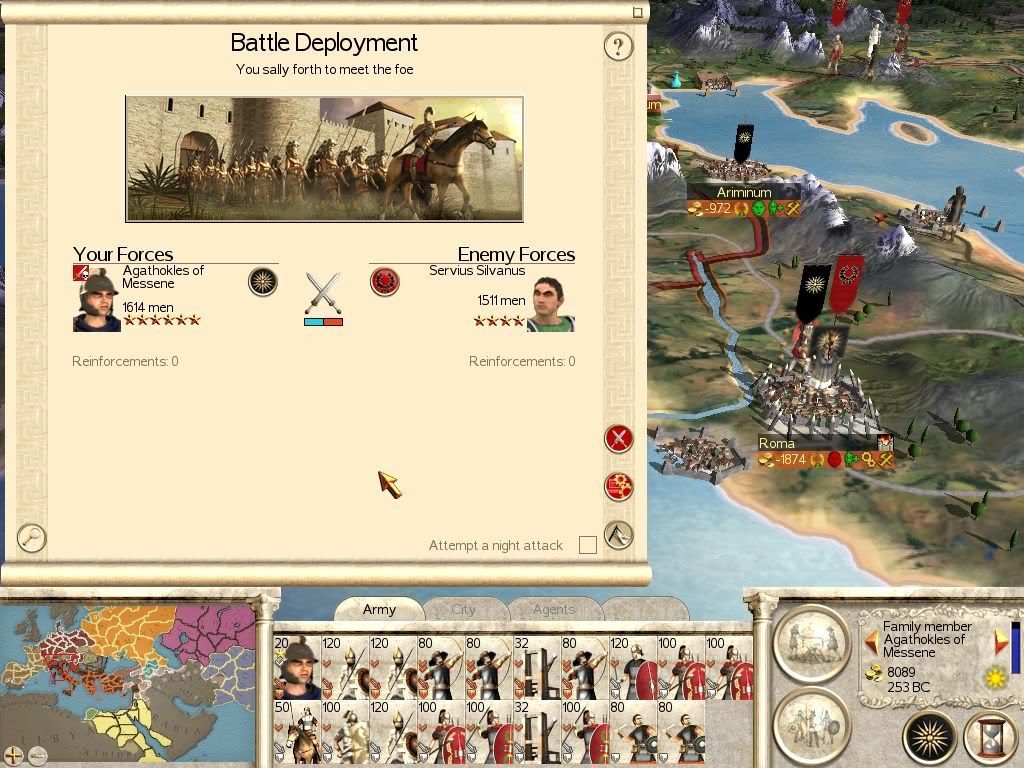Withdraw from battle using the retreat button

click(619, 535)
